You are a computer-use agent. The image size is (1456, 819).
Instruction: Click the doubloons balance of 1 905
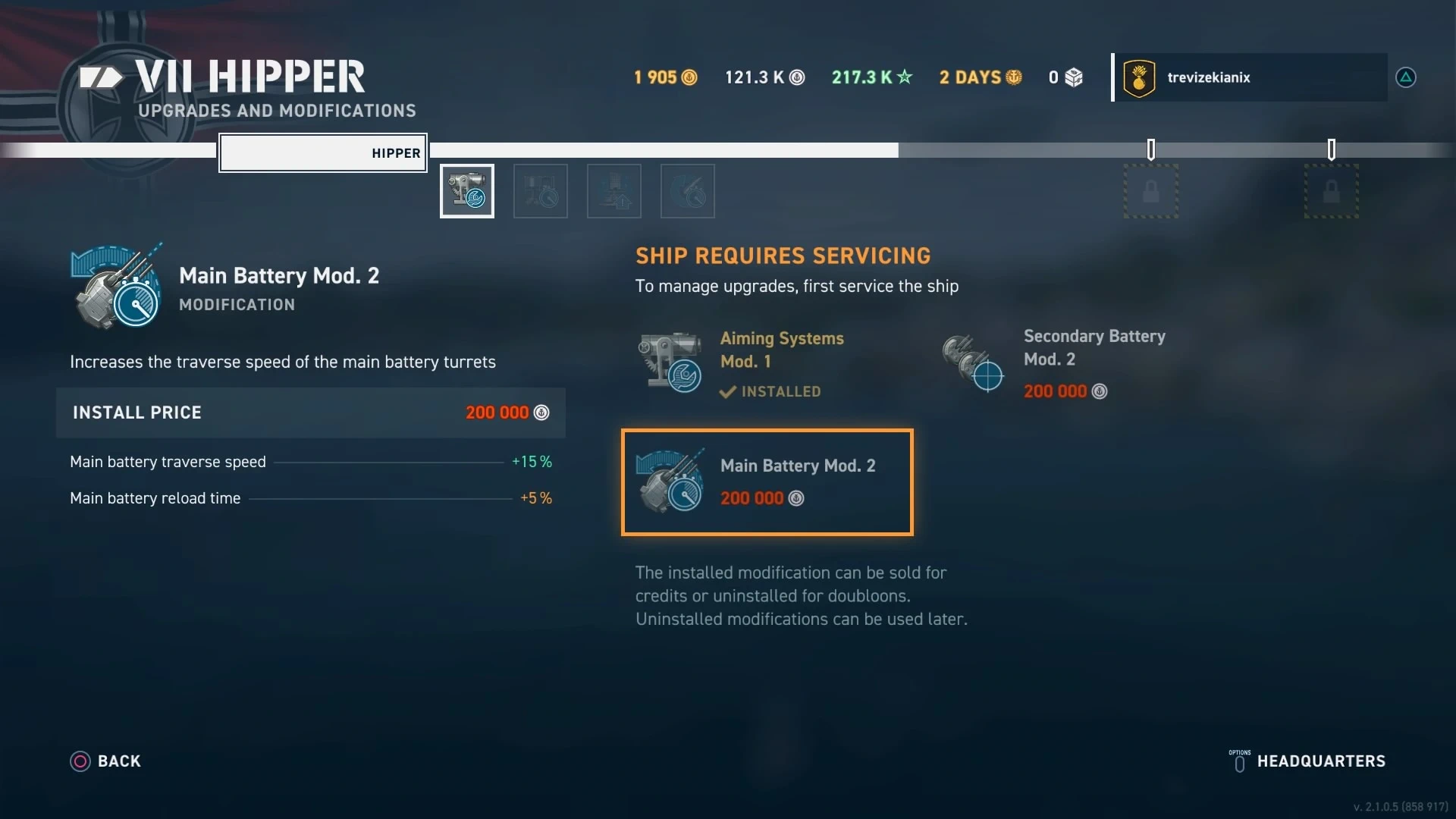coord(665,77)
